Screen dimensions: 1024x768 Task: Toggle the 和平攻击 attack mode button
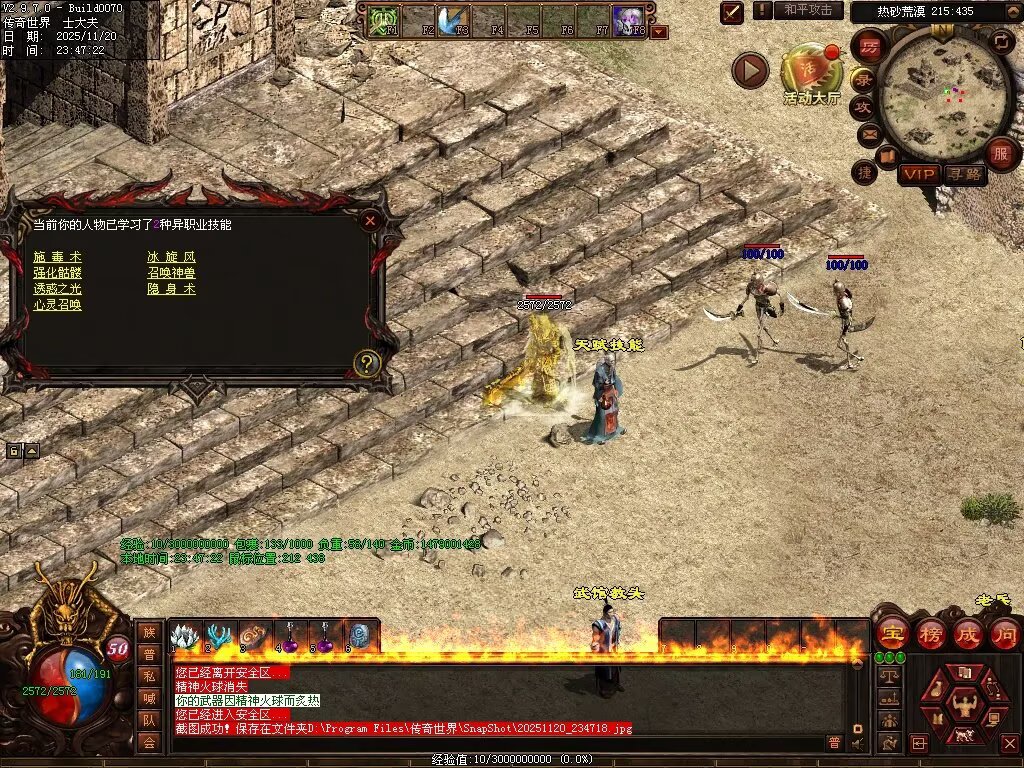808,10
